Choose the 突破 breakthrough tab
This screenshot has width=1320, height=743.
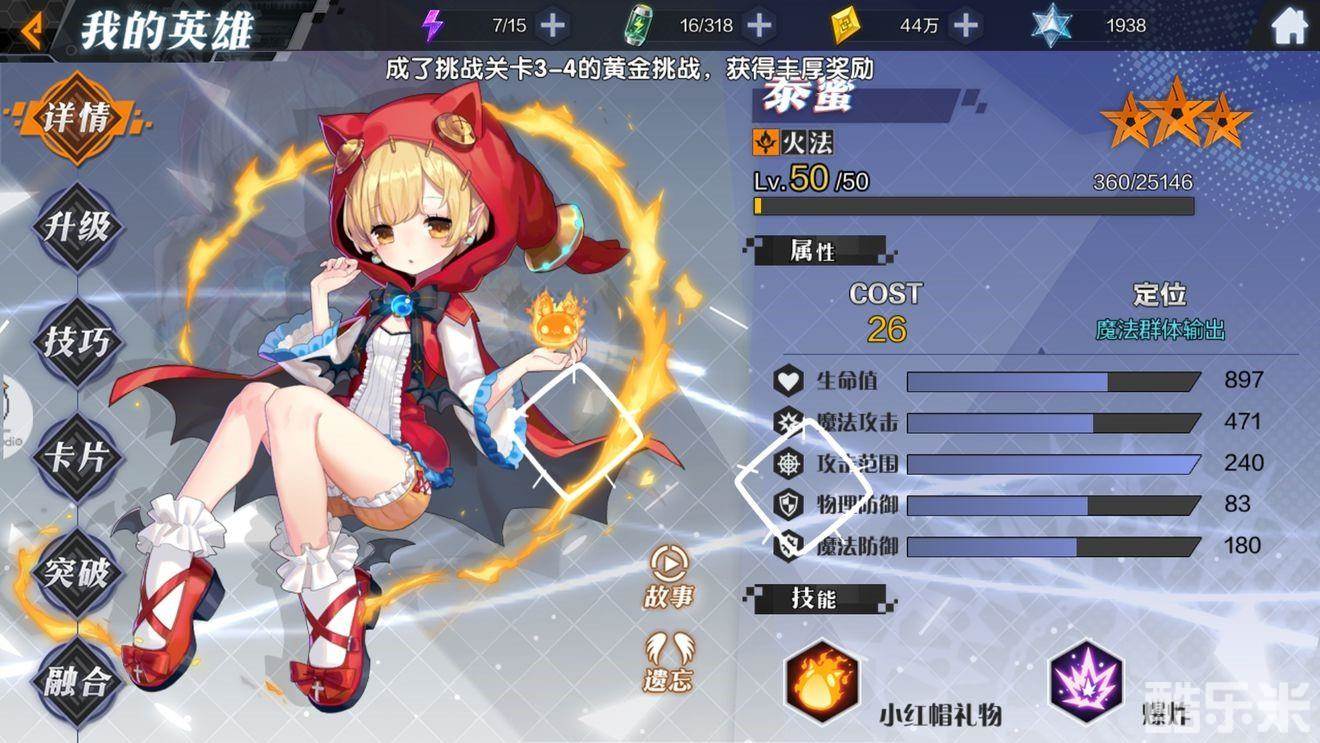(x=78, y=572)
